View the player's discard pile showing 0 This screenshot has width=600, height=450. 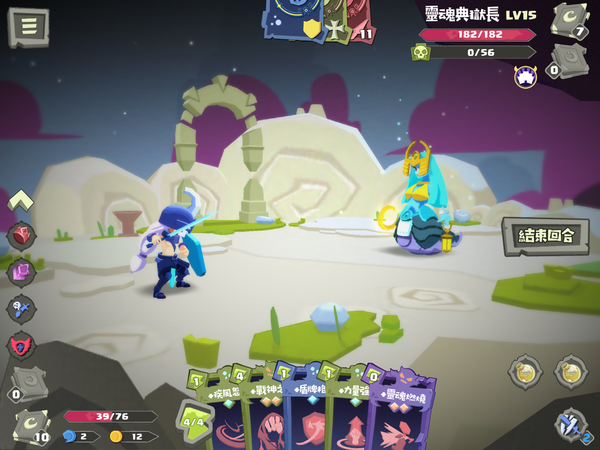click(25, 381)
